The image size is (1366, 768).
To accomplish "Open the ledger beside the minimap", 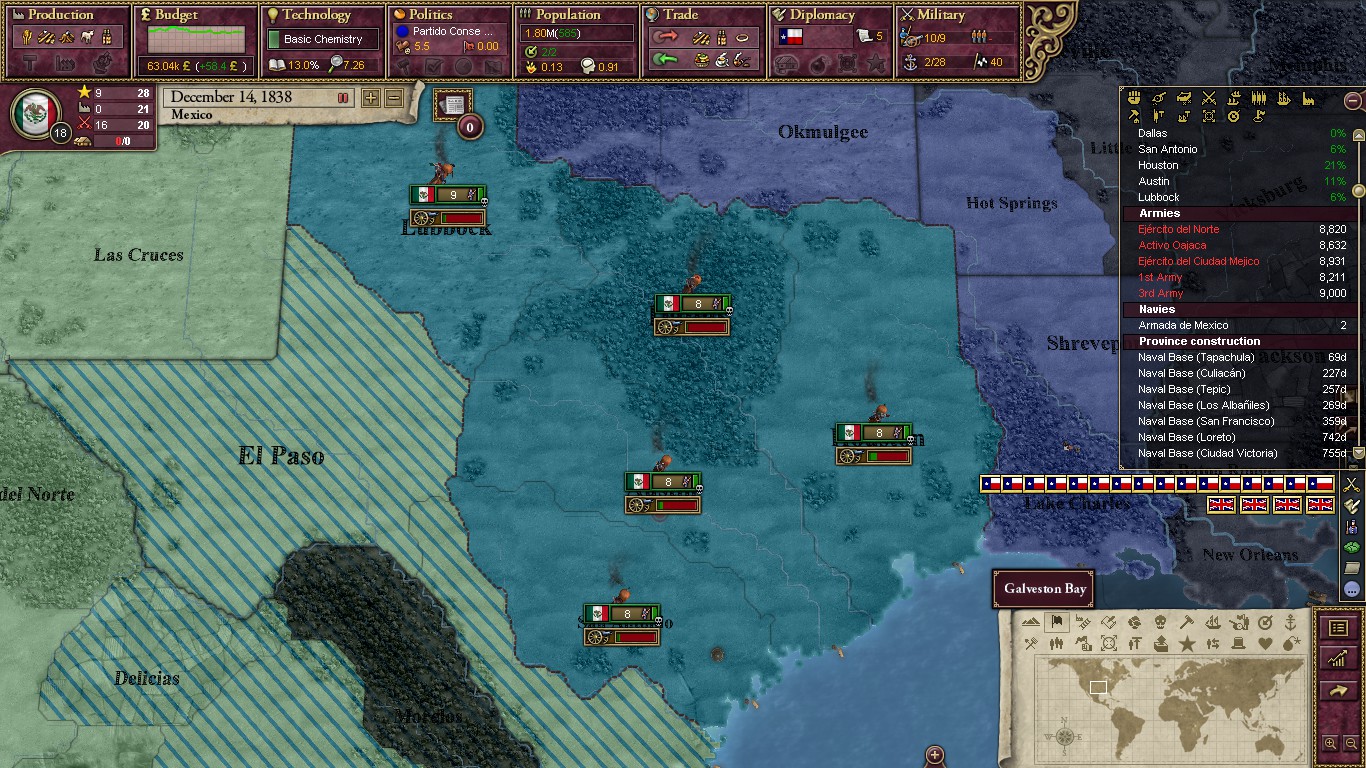I will 1339,627.
